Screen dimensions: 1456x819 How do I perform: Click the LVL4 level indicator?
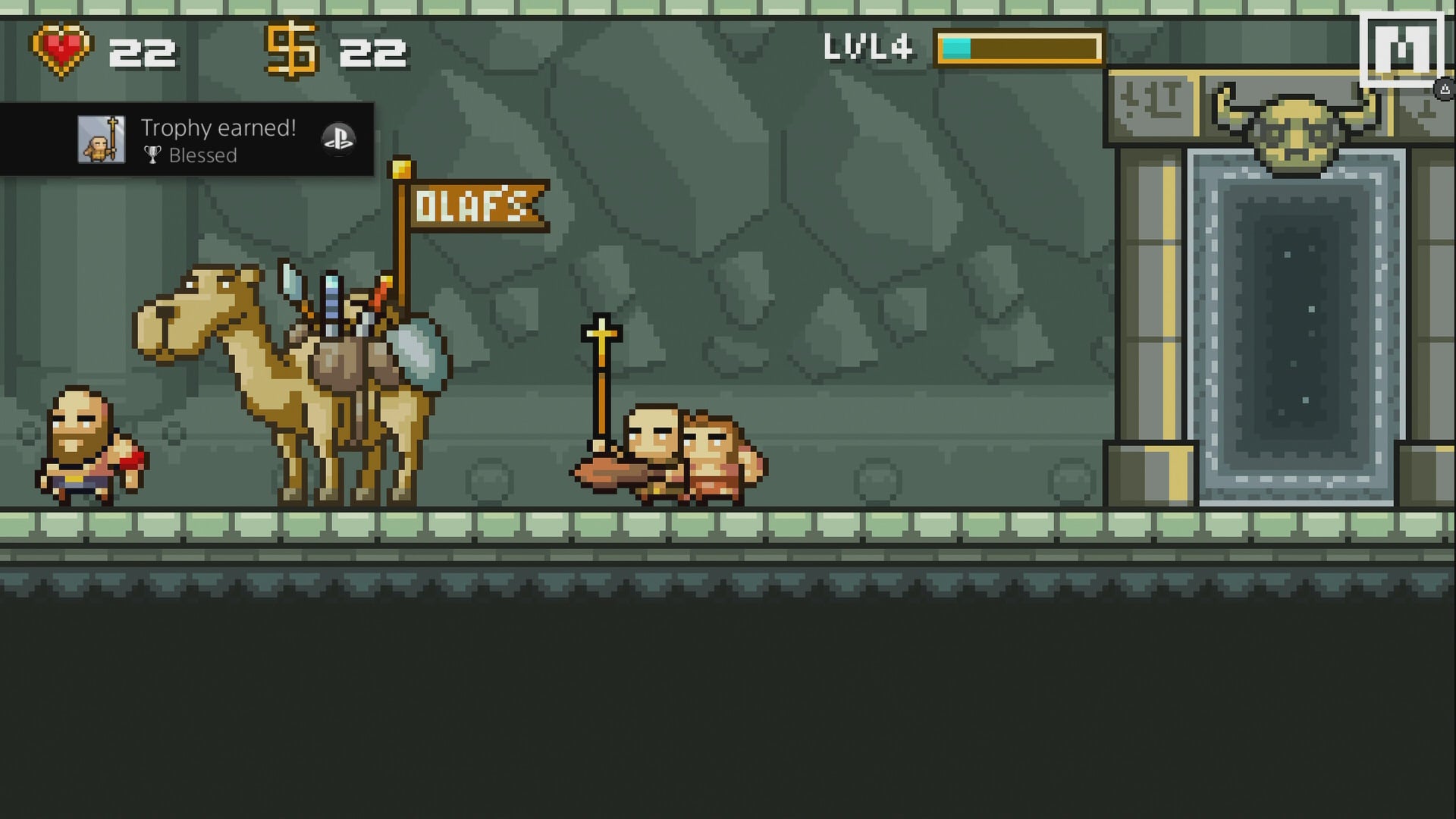(869, 45)
